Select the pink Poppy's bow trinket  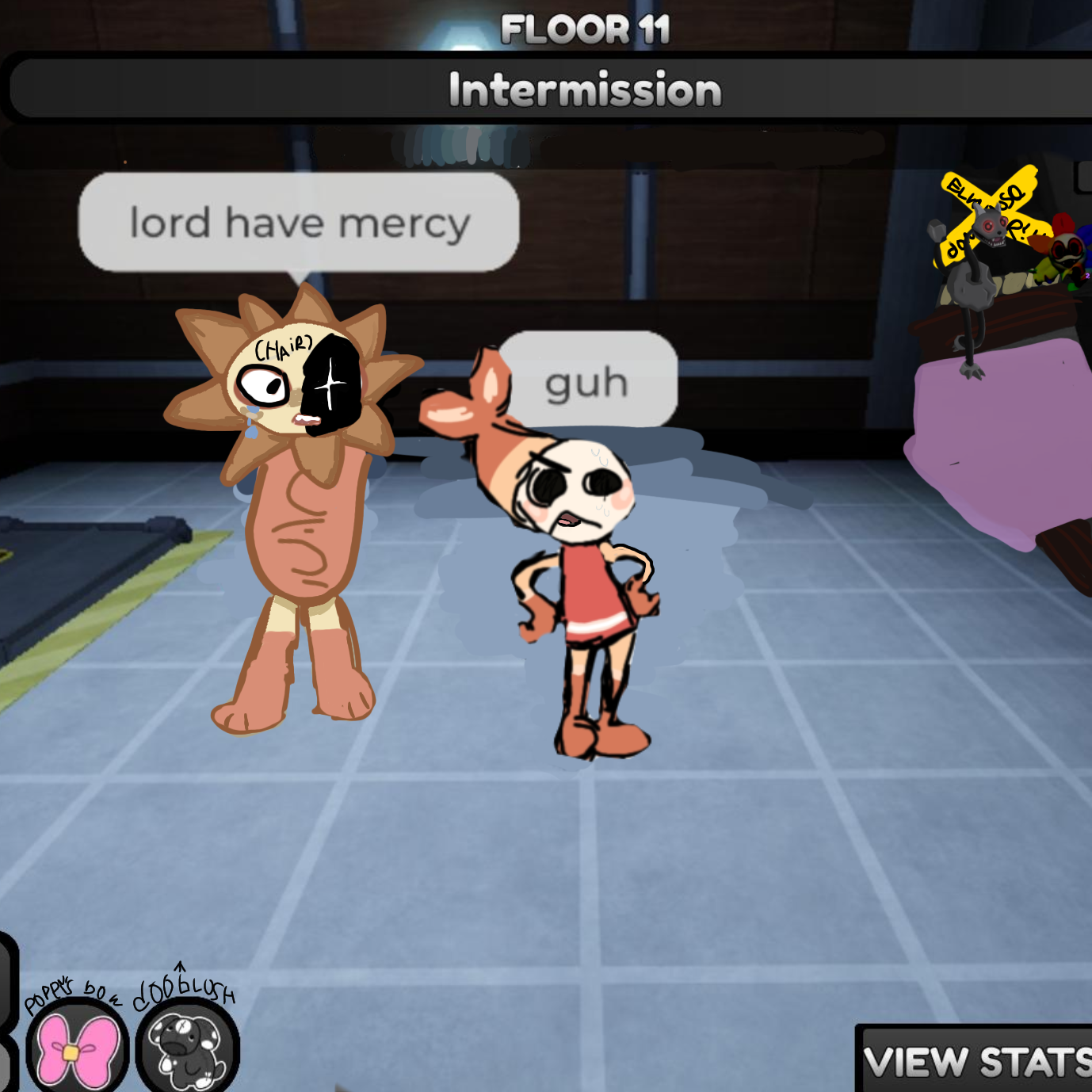coord(78,1050)
